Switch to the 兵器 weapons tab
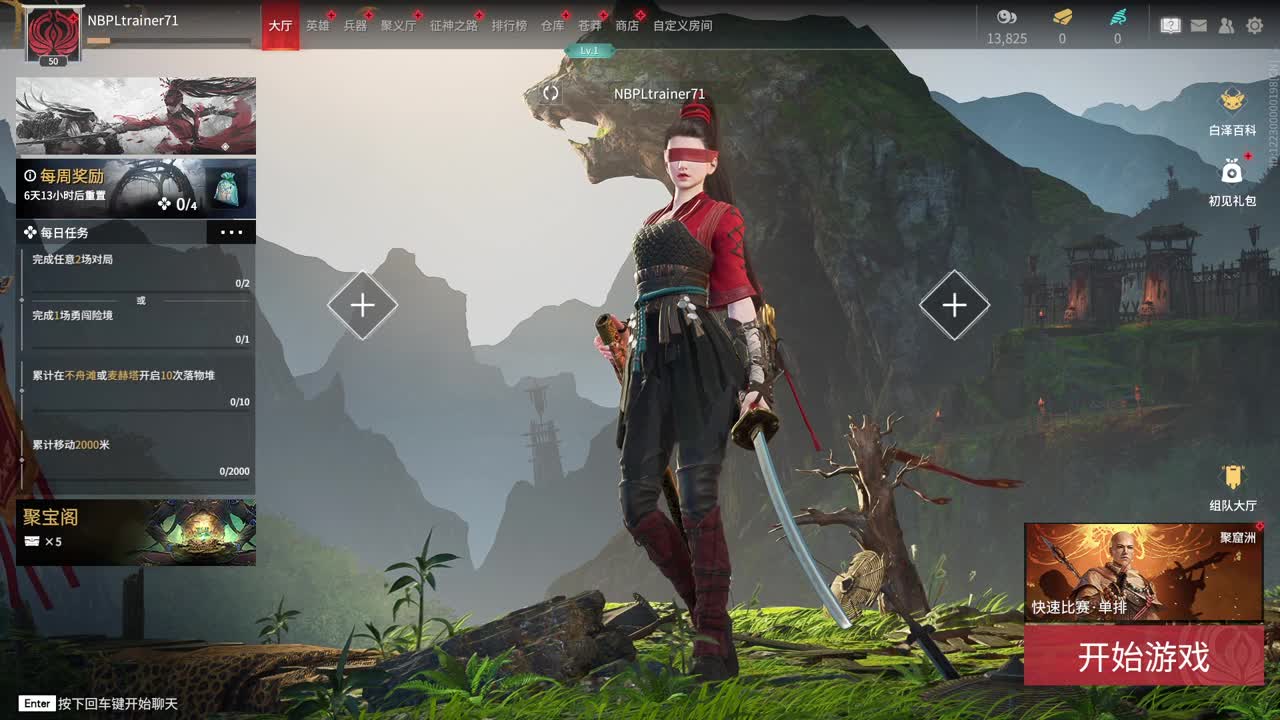Viewport: 1280px width, 720px height. [x=355, y=26]
